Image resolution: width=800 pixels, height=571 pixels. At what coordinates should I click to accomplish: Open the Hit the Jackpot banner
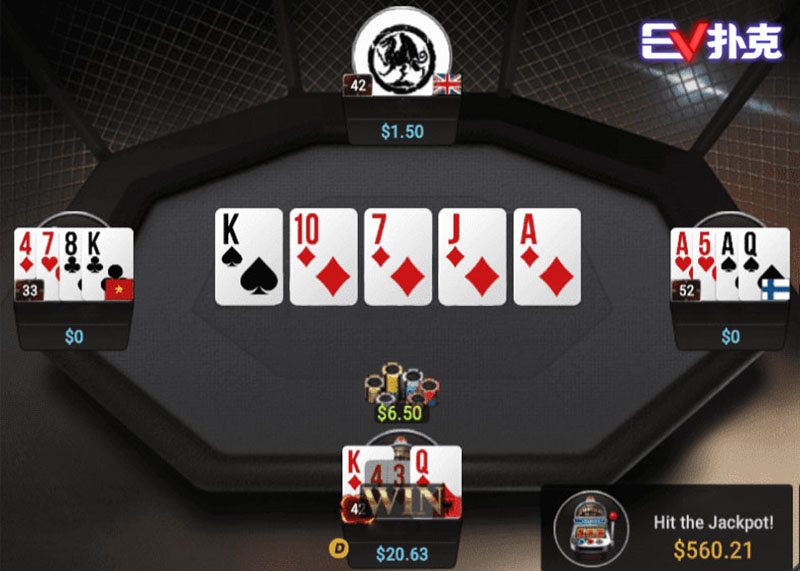pos(712,535)
